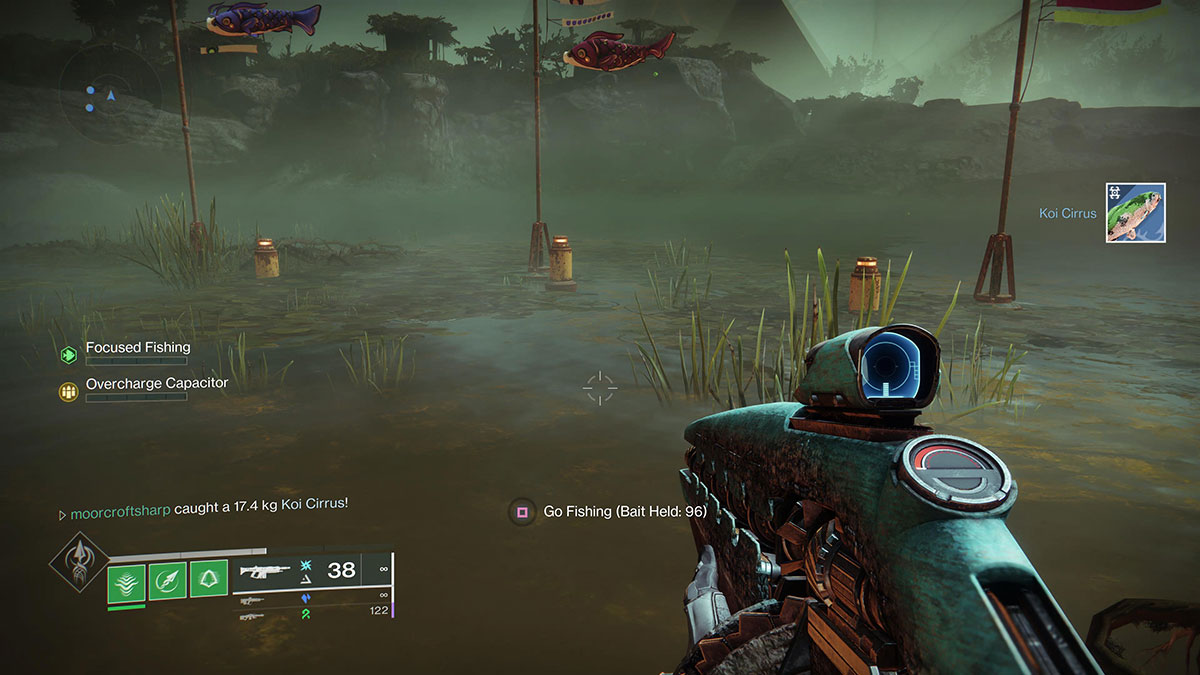Viewport: 1200px width, 675px height.
Task: Activate the shield-shaped ability icon
Action: [209, 582]
